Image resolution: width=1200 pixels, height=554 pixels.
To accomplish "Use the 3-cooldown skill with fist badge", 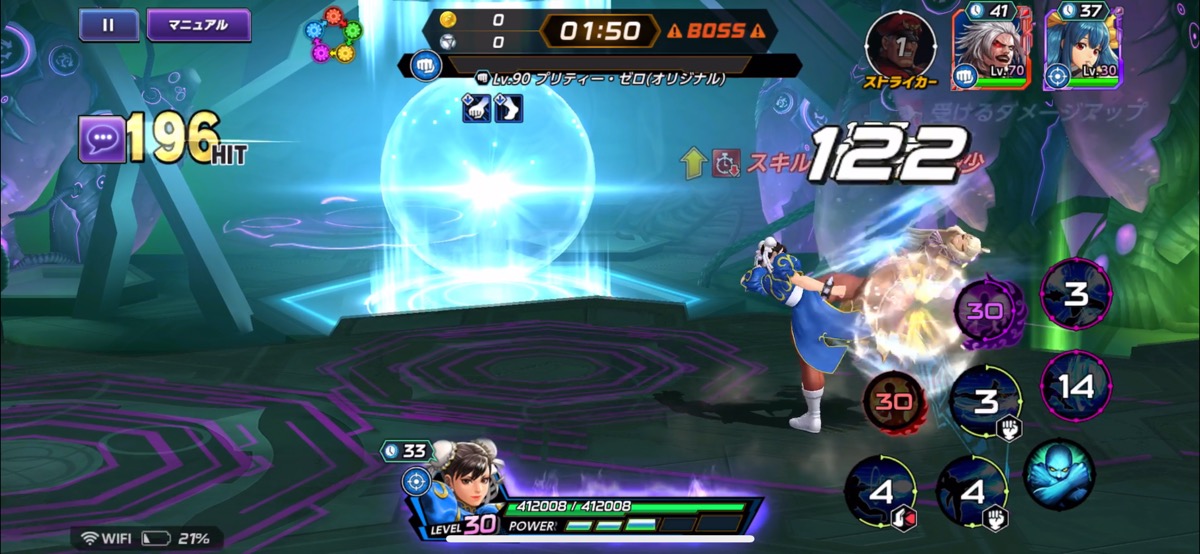I will 985,402.
